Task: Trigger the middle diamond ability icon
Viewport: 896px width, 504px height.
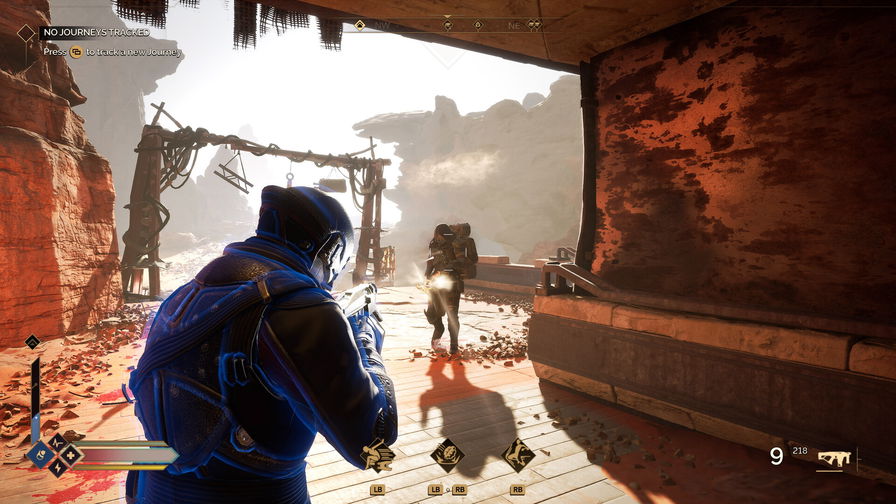Action: click(x=447, y=455)
